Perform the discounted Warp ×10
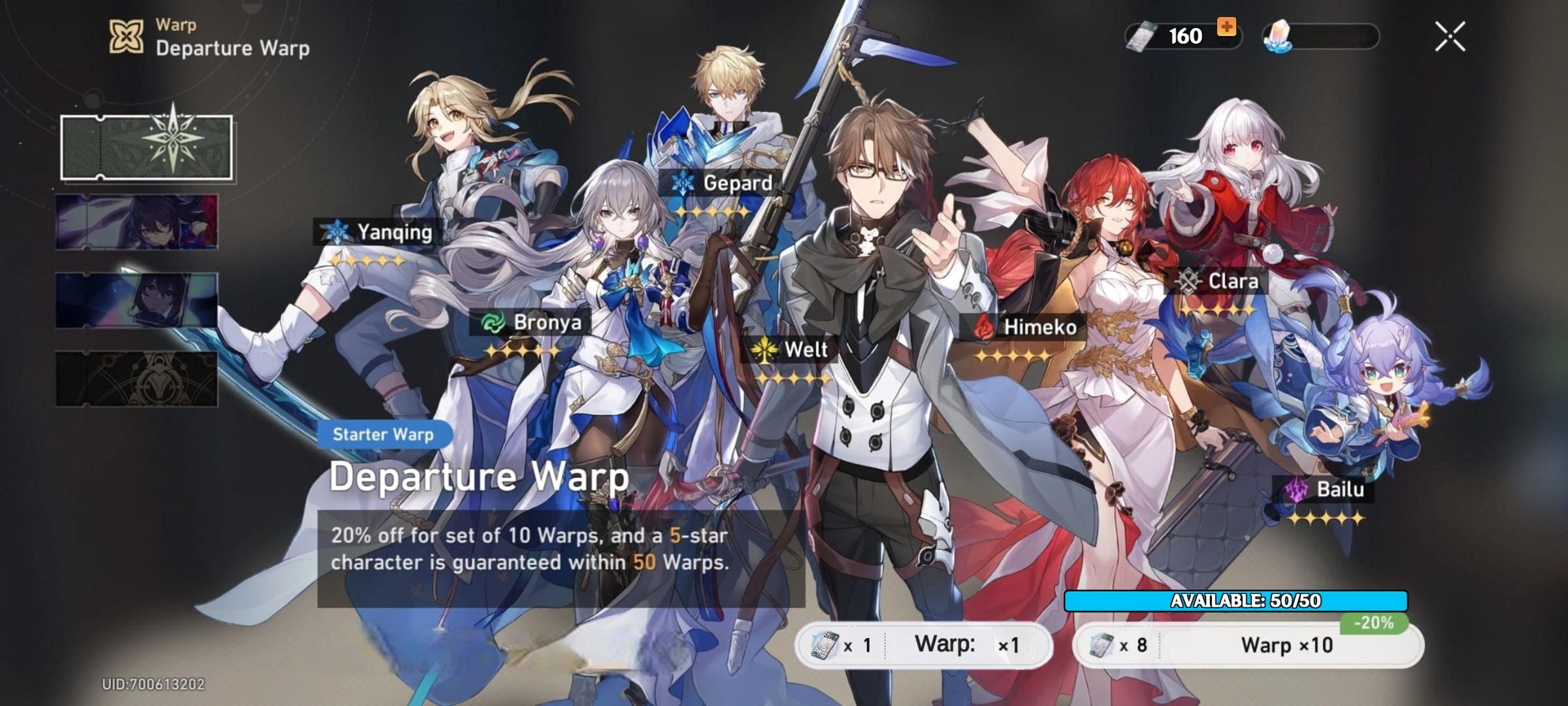 click(x=1248, y=645)
